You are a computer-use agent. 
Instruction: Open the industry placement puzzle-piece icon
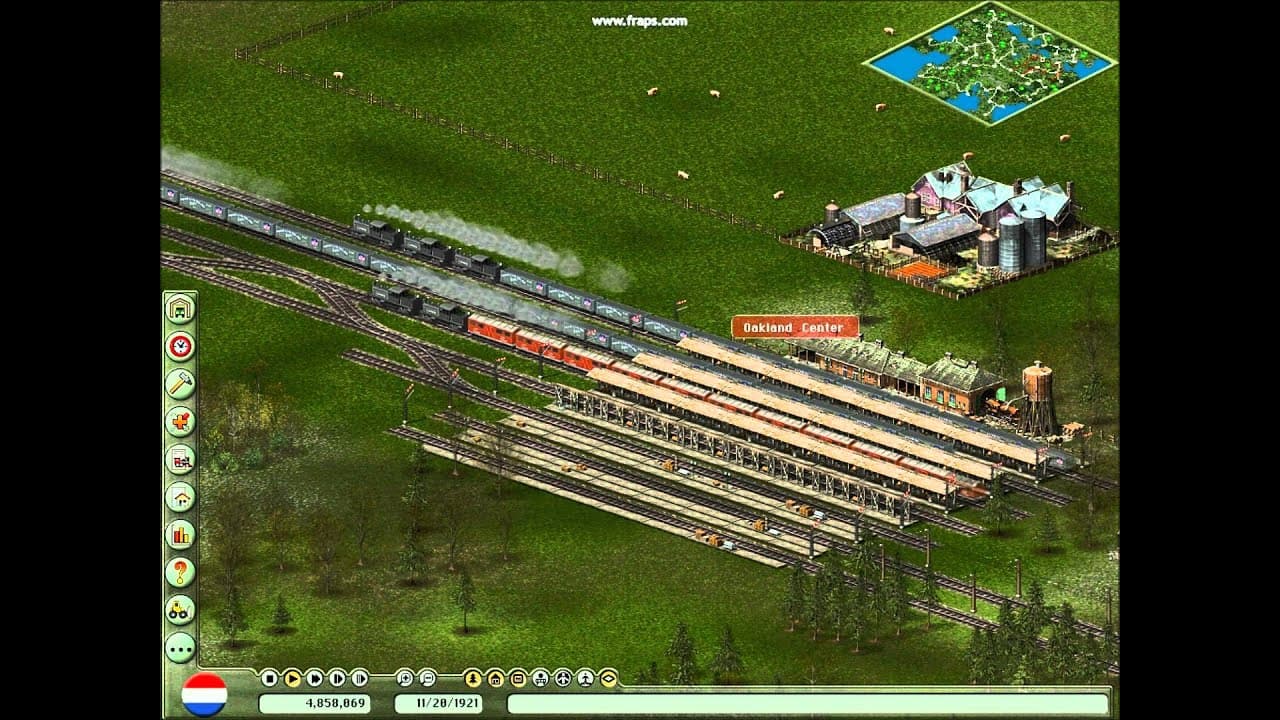180,422
